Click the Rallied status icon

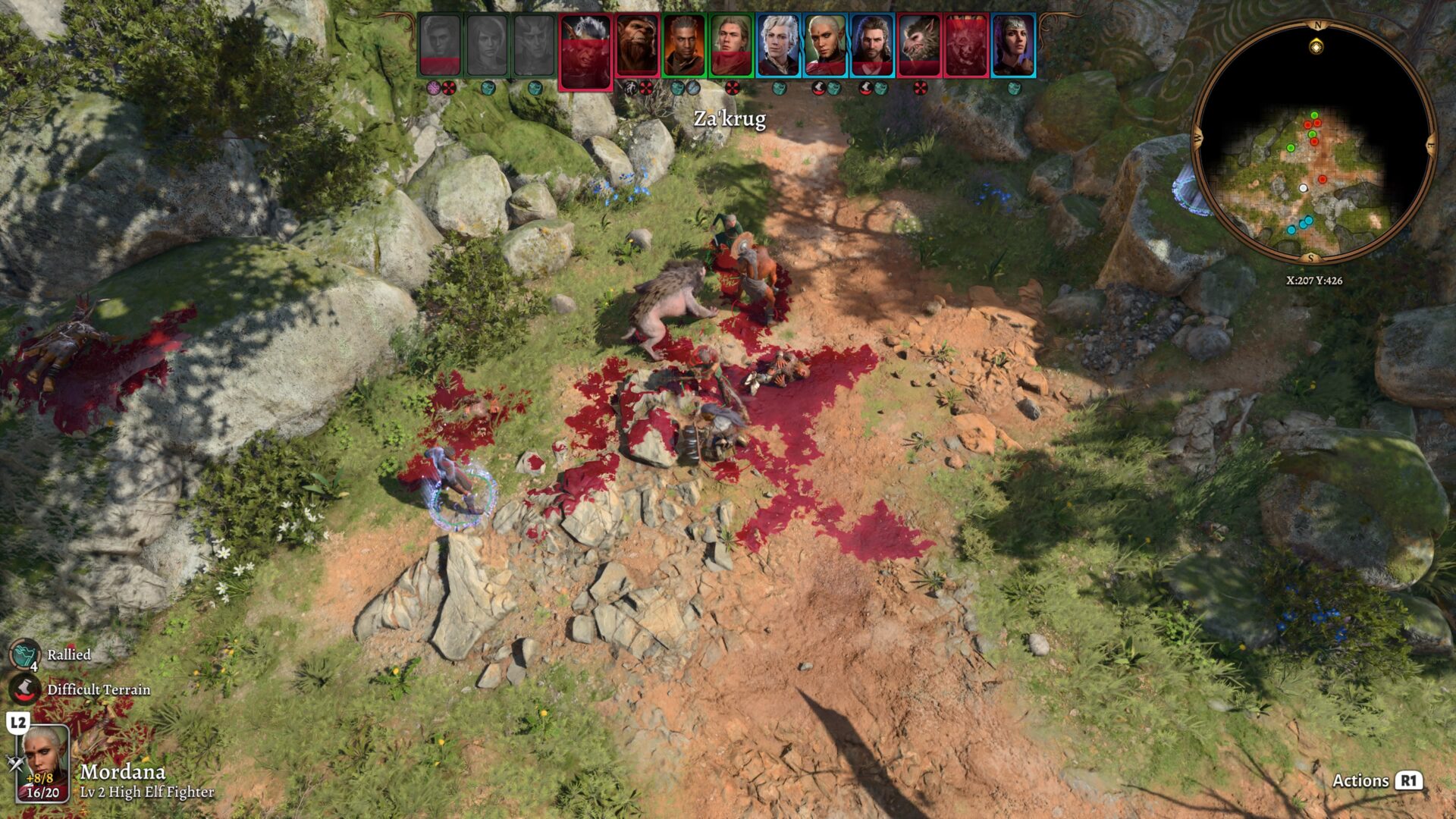[x=24, y=654]
